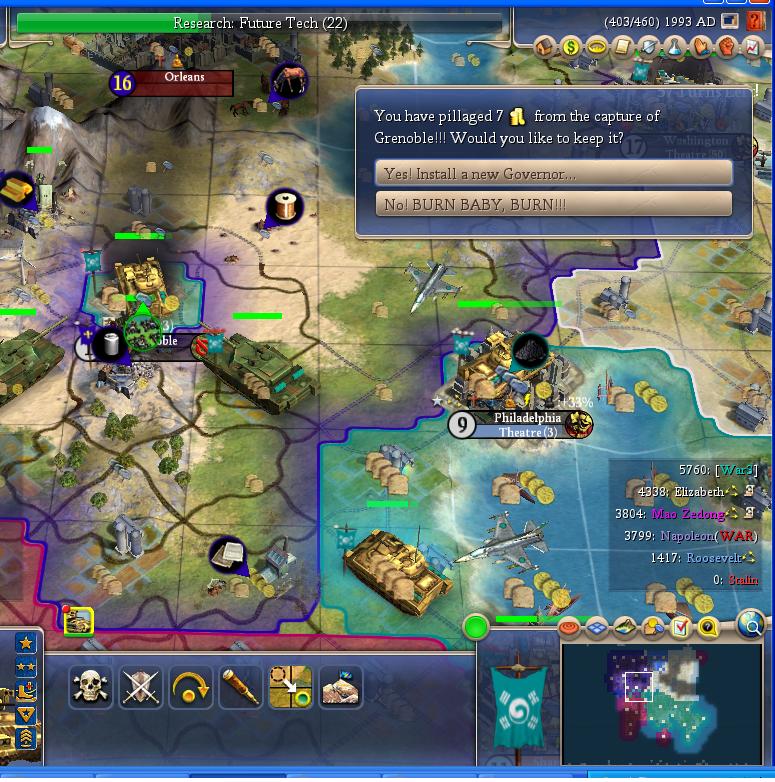The height and width of the screenshot is (782, 775).
Task: Select the go-to move mode button
Action: pos(290,687)
